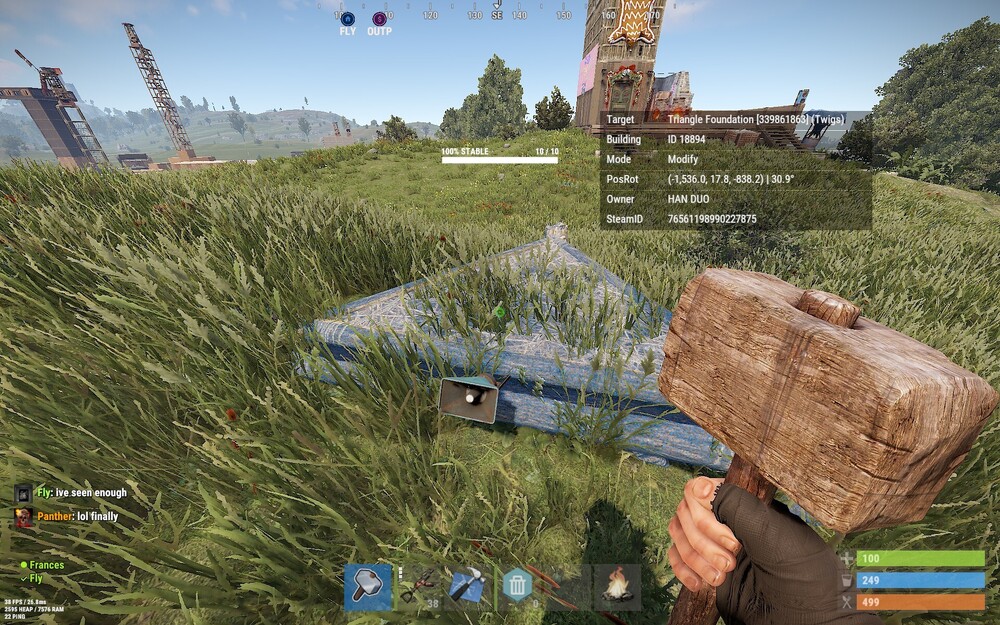
Task: Select Frances in the team list
Action: tap(46, 565)
